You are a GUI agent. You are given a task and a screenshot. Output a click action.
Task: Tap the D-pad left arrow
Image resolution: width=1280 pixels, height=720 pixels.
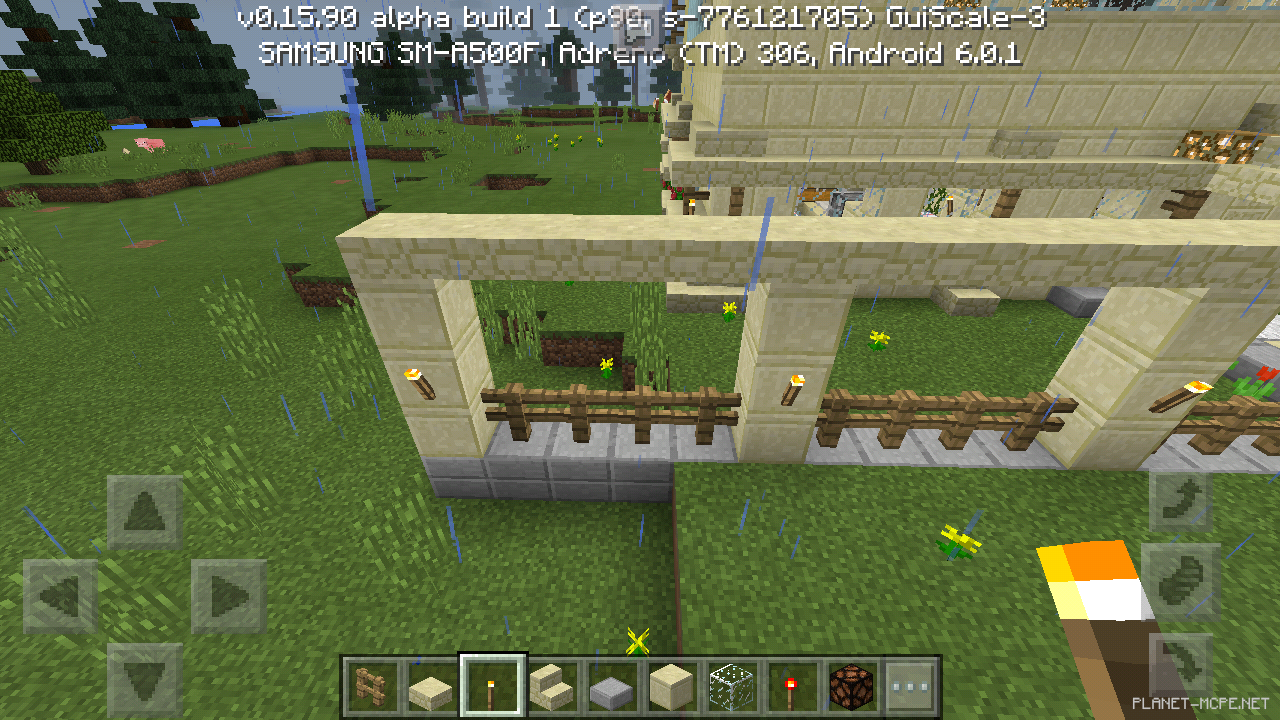tap(60, 597)
